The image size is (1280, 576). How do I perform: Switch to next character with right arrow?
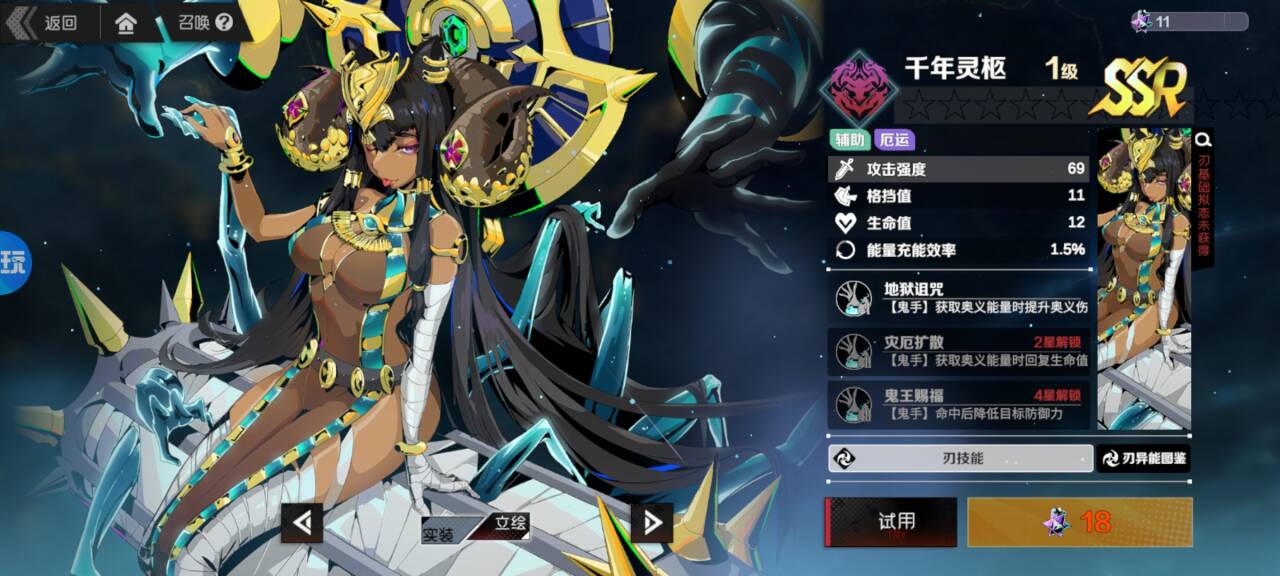(x=652, y=521)
